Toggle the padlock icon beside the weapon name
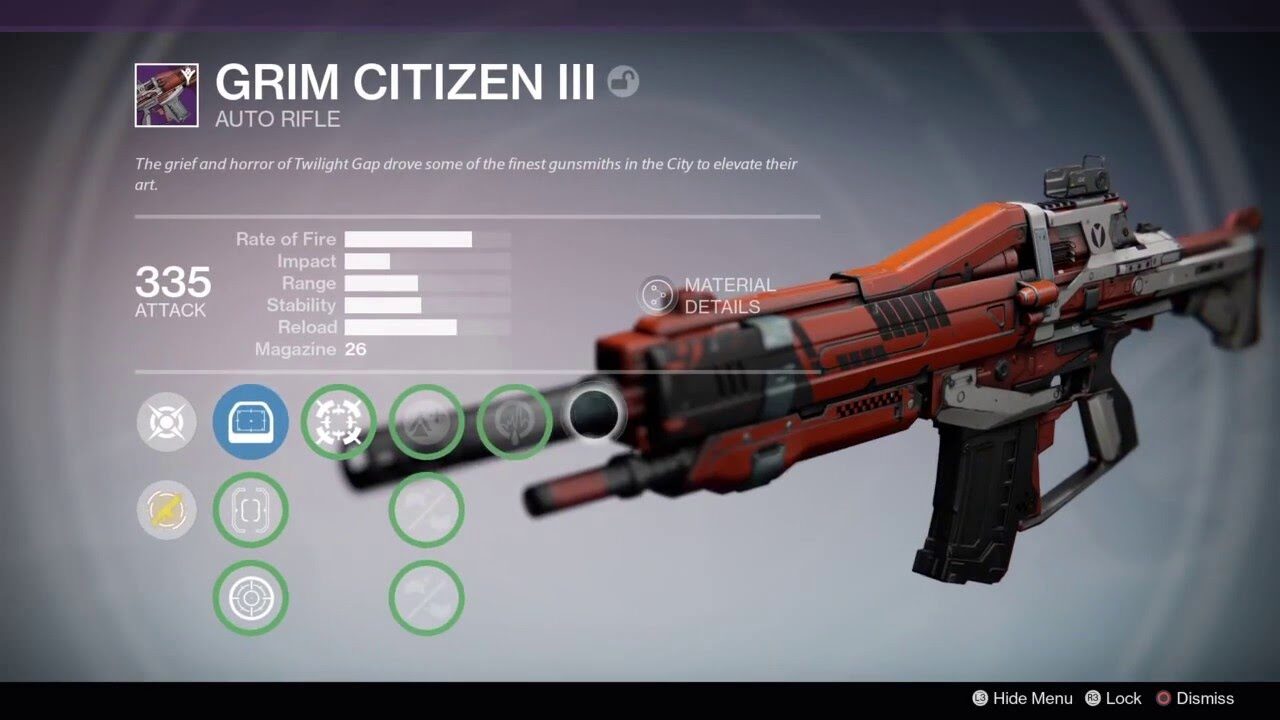This screenshot has width=1280, height=720. [623, 82]
